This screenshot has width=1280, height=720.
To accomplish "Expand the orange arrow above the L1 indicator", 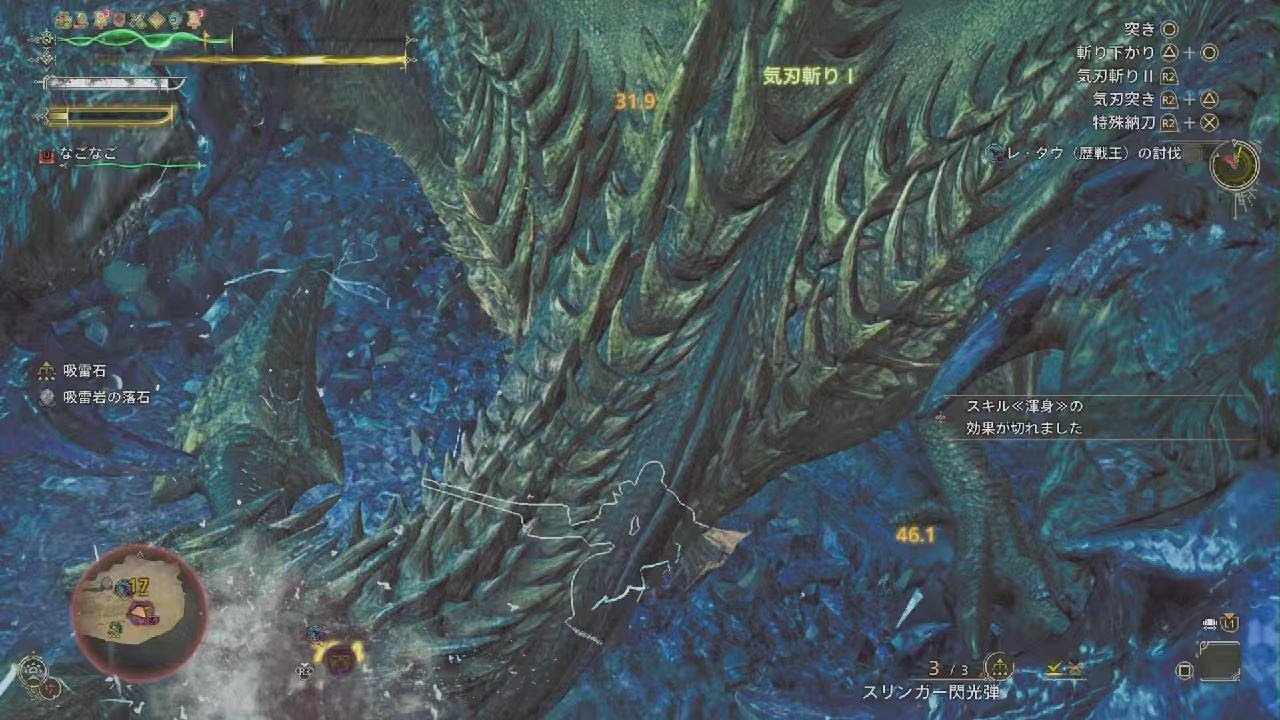I will point(1229,613).
